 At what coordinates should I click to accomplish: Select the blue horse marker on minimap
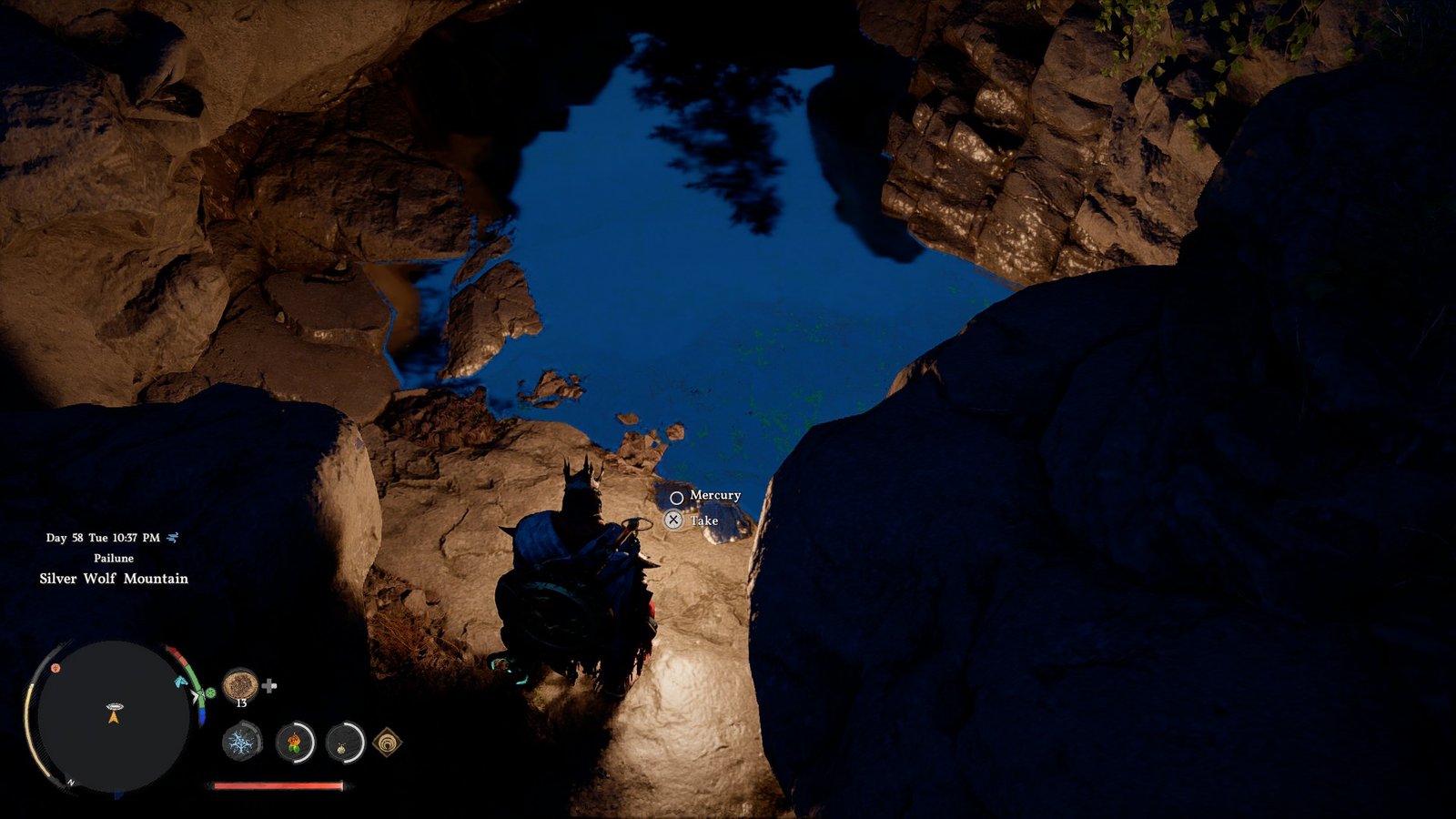click(182, 680)
